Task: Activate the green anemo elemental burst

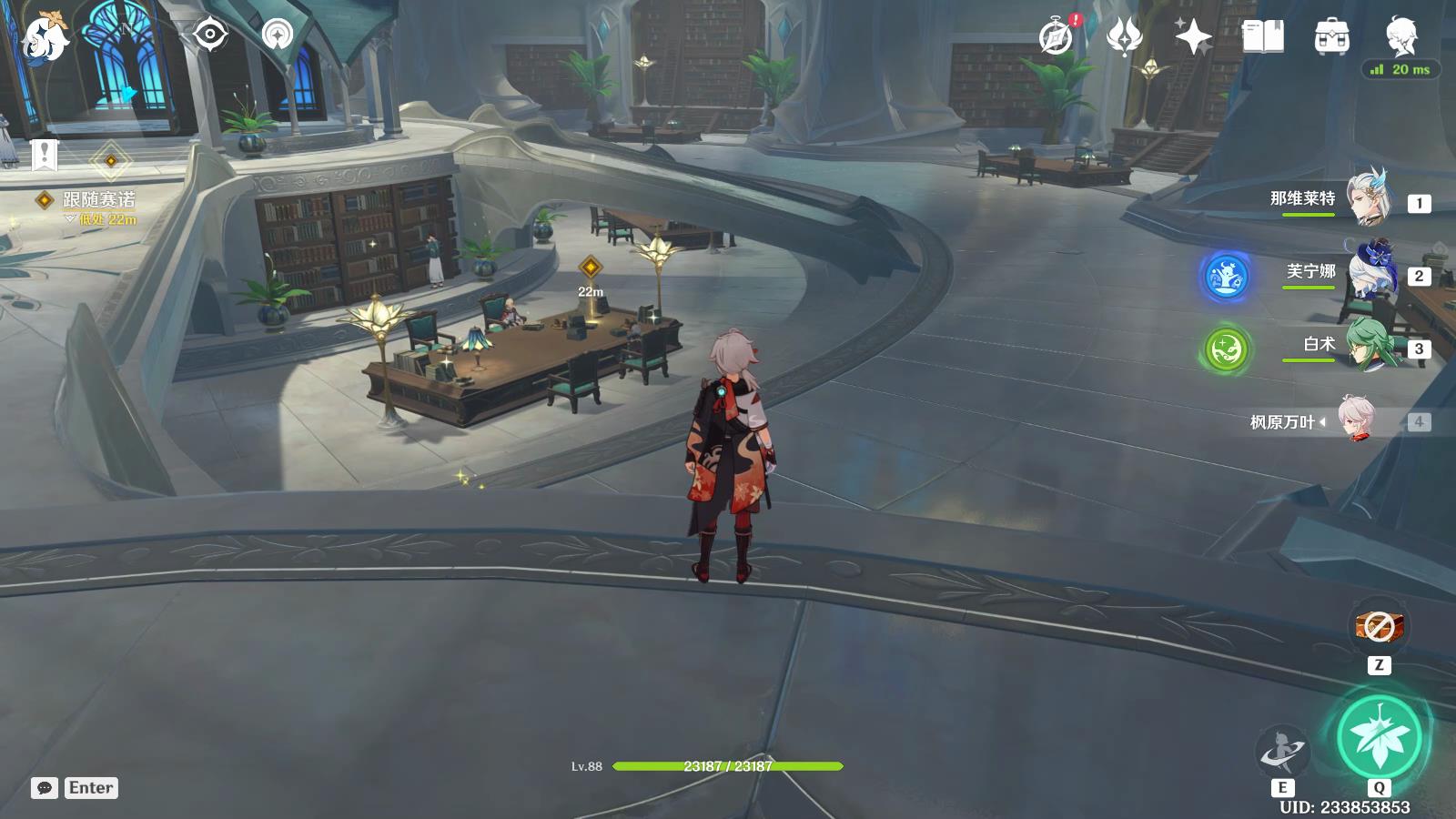Action: click(x=1379, y=737)
